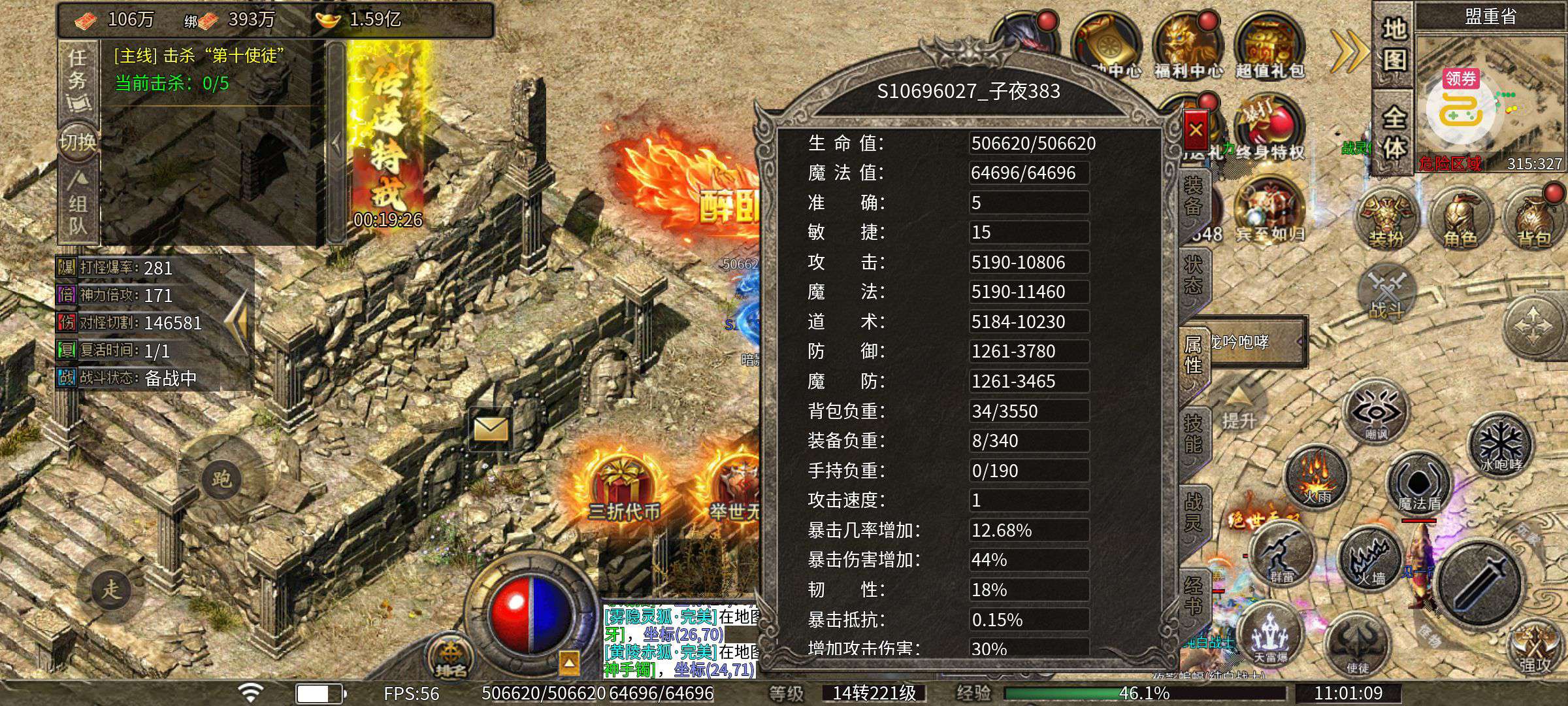Open the 三折代币 discount token offer
Screen dimensions: 1568x706
click(623, 487)
